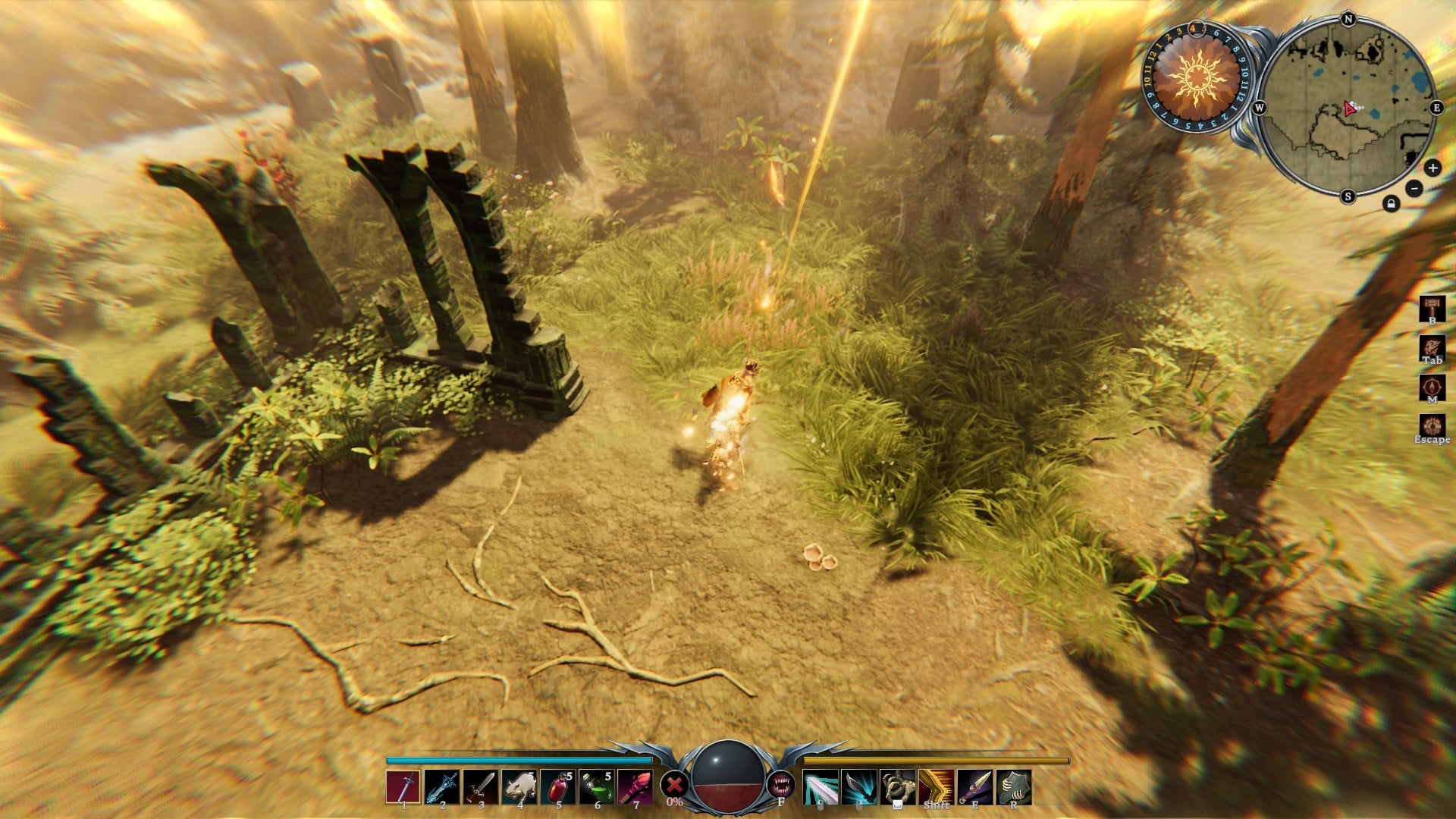The height and width of the screenshot is (819, 1456).
Task: Equip the frost greatsword in slot 2
Action: pos(444,787)
